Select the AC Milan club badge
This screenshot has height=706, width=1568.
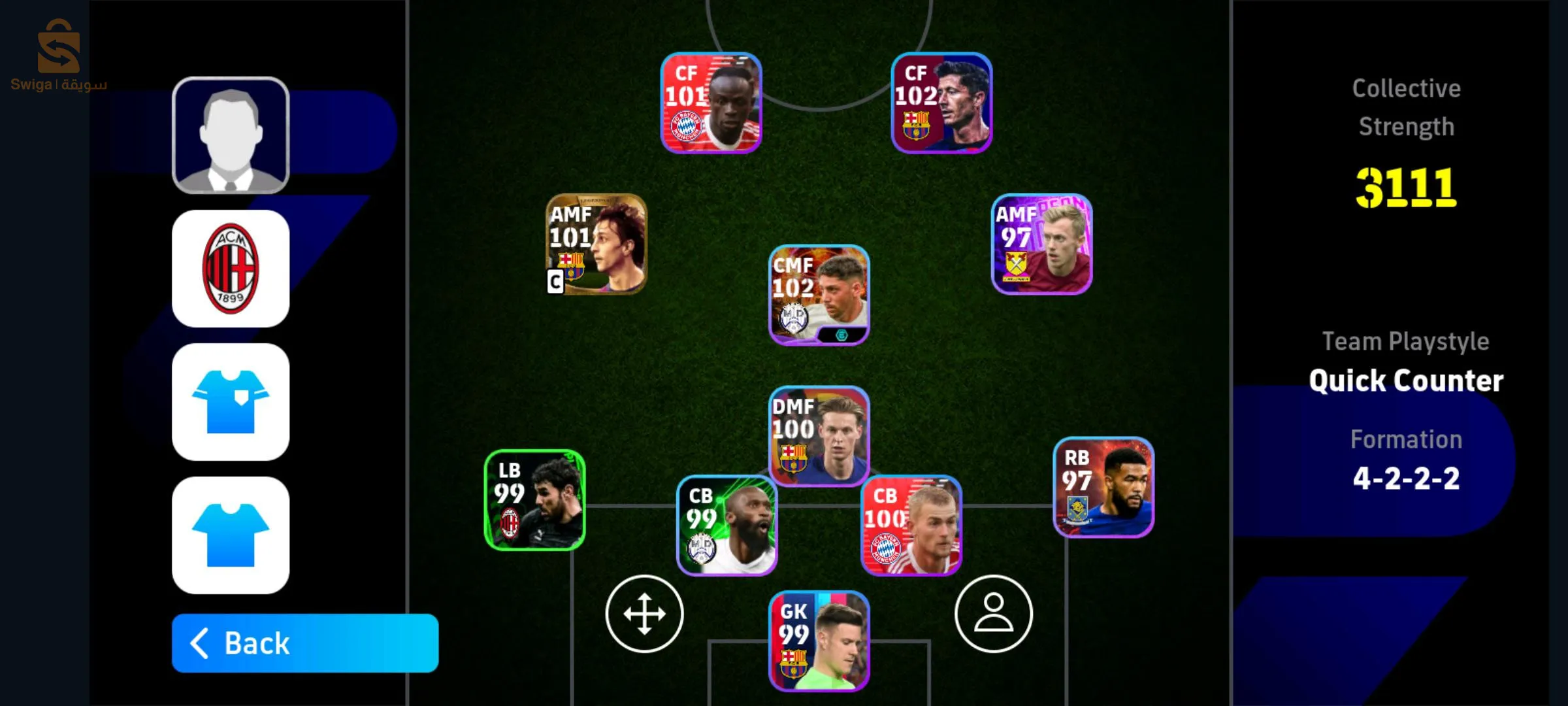click(x=230, y=269)
